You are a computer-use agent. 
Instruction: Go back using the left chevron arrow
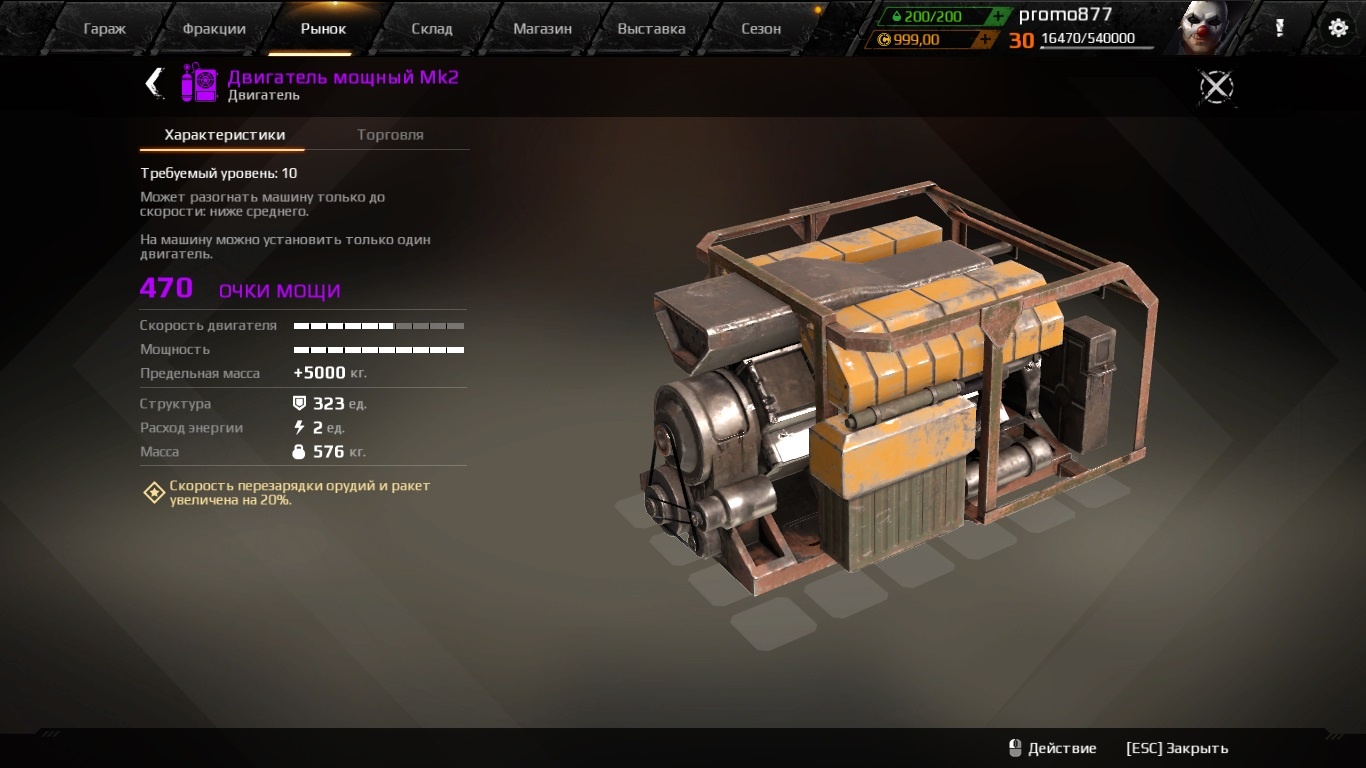(x=152, y=84)
